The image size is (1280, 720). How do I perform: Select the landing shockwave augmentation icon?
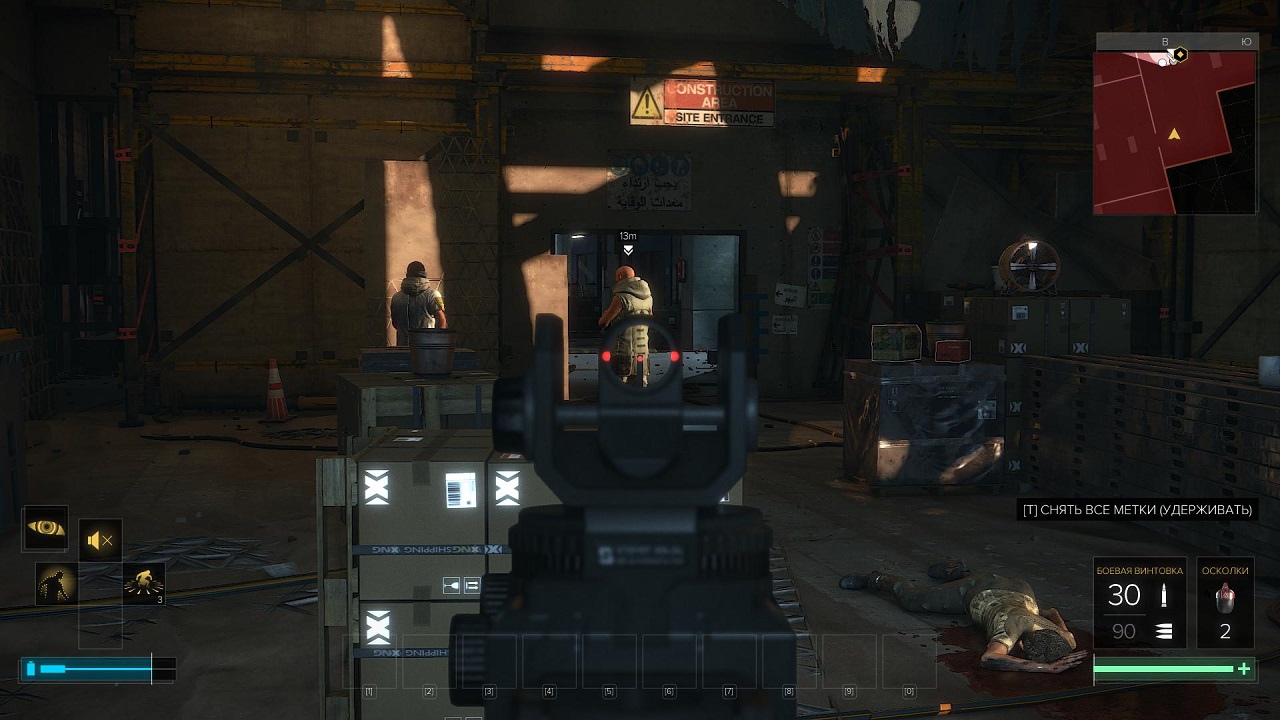pyautogui.click(x=143, y=583)
